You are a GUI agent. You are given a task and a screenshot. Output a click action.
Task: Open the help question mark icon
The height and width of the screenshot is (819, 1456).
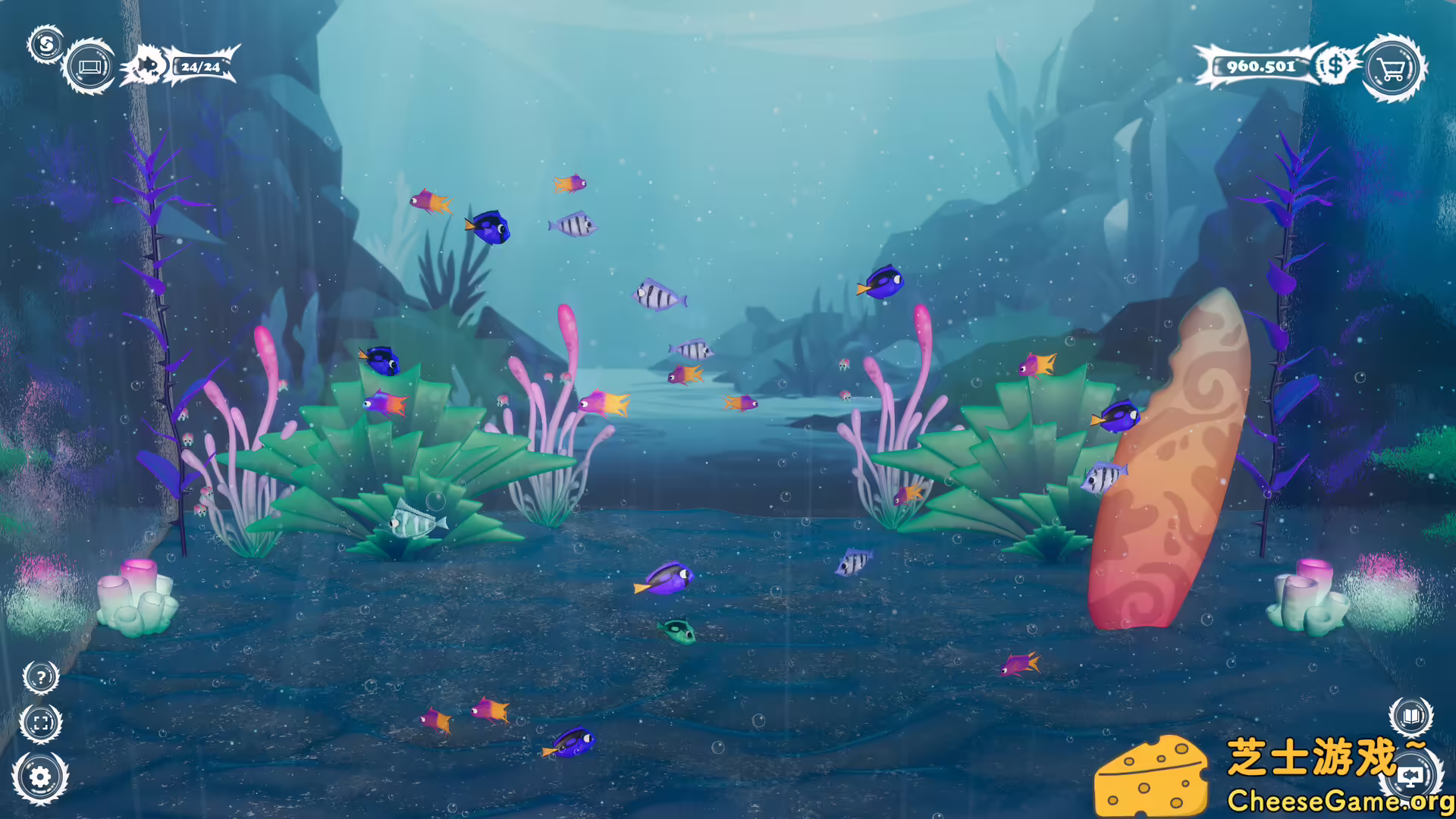coord(42,677)
